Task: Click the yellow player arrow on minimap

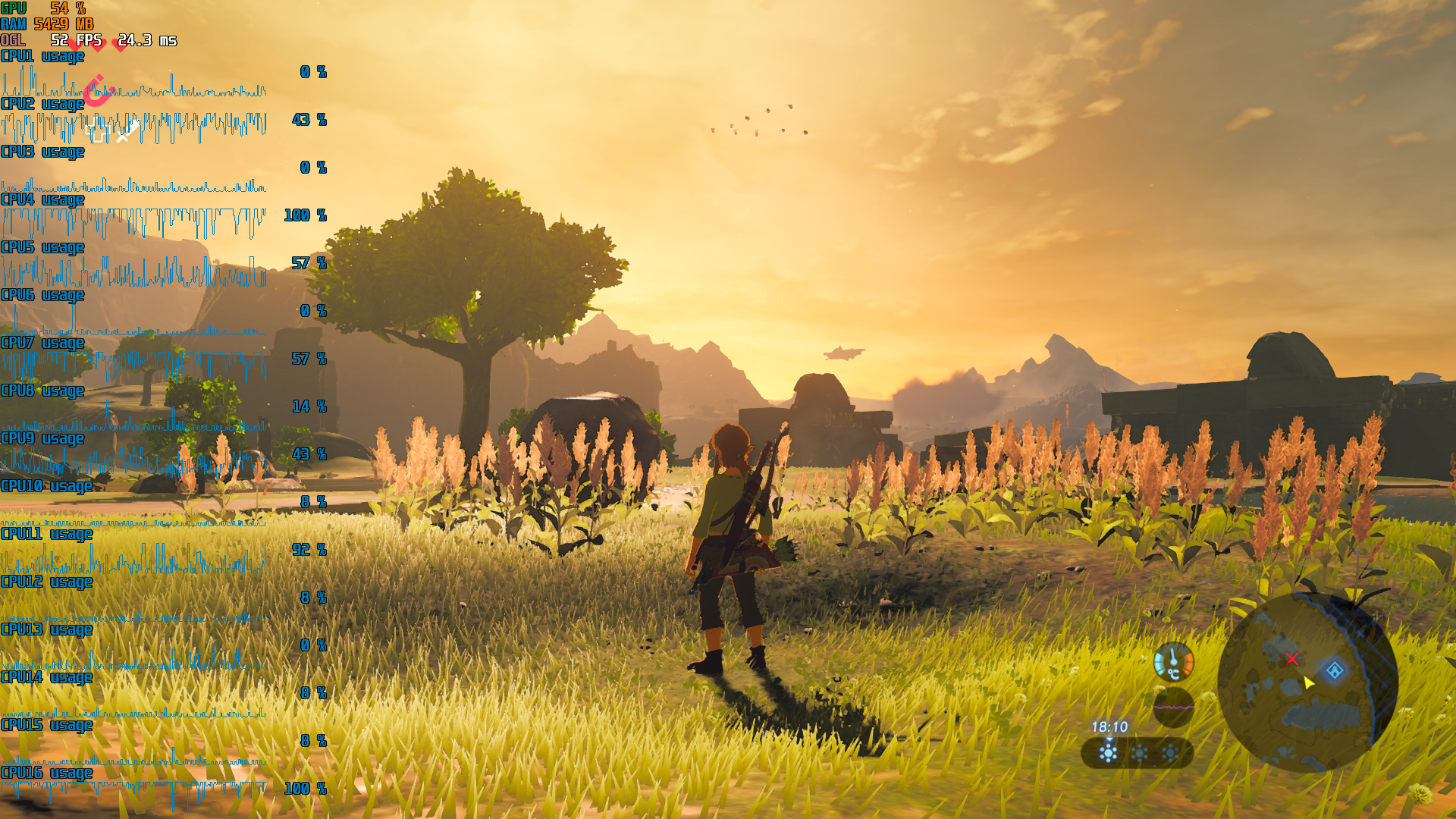Action: 1308,683
